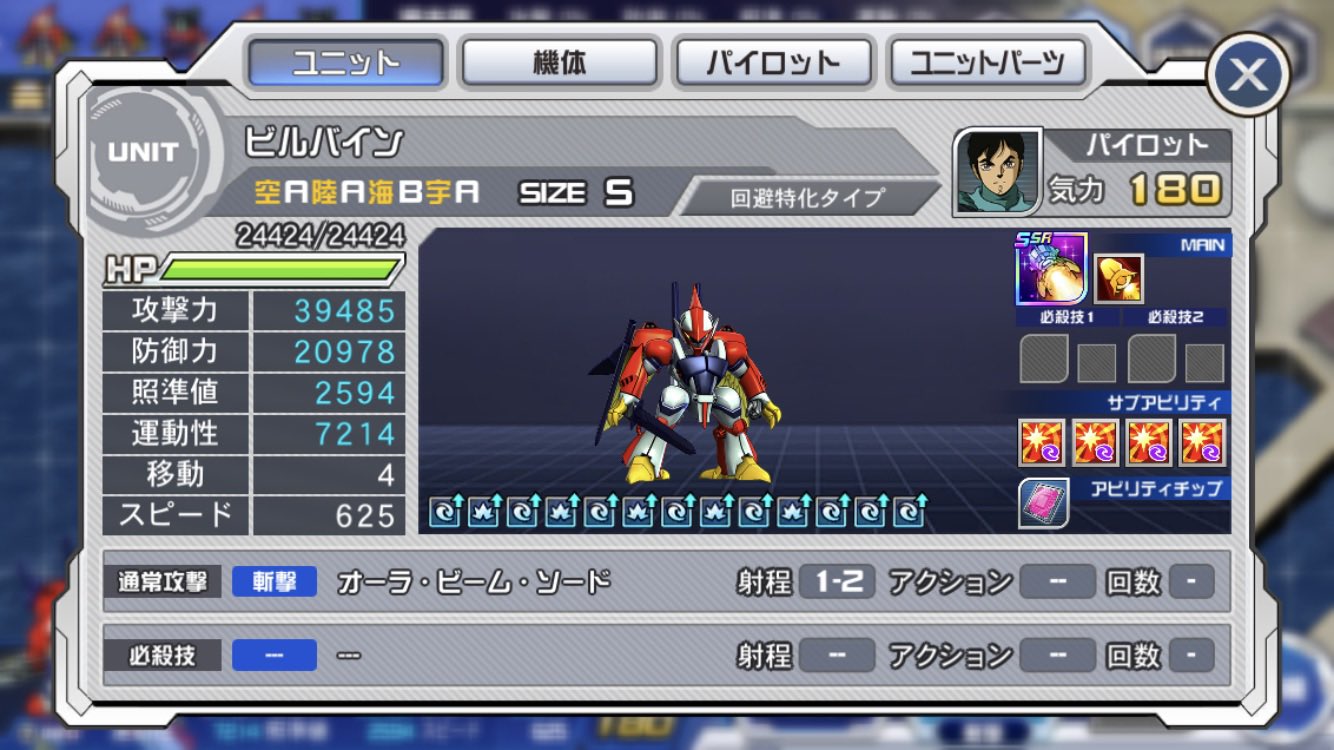Tap the pilot portrait
Screen dimensions: 1334x750
click(996, 171)
